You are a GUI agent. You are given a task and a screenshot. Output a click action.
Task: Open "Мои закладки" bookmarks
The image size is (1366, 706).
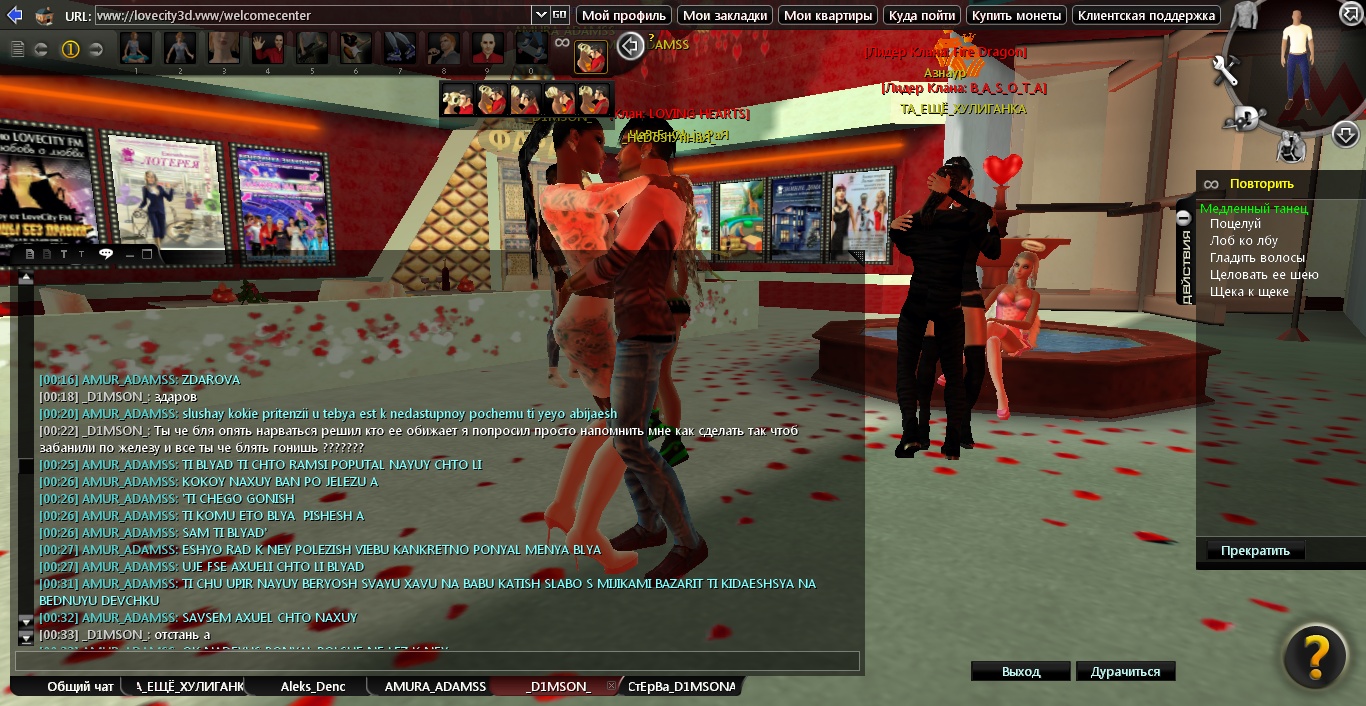[x=725, y=15]
